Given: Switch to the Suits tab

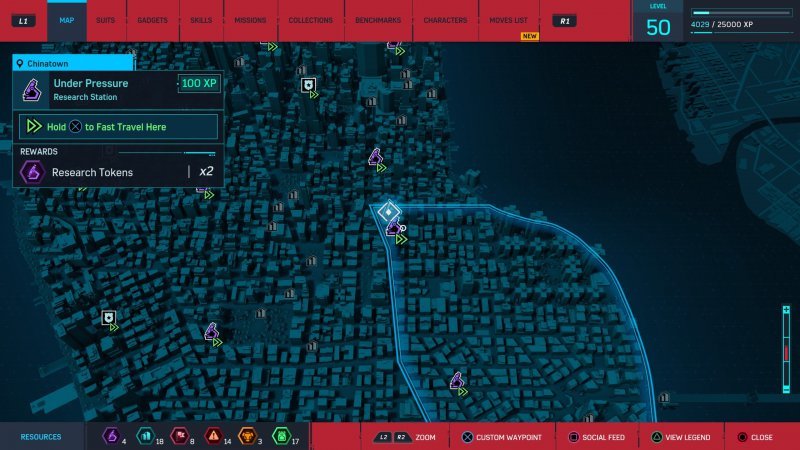Looking at the screenshot, I should click(x=105, y=20).
